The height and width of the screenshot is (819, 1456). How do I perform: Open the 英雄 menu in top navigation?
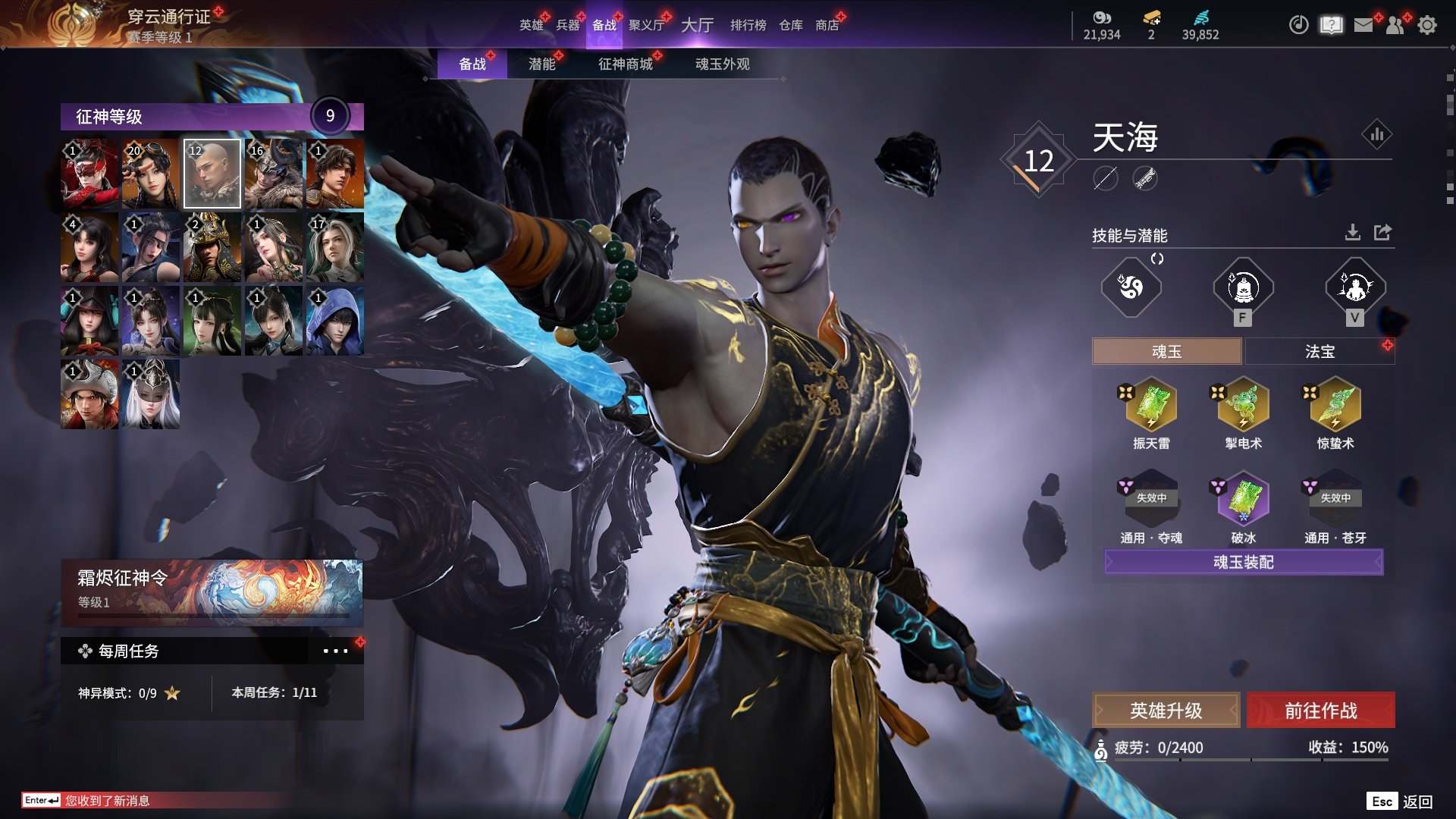[531, 25]
